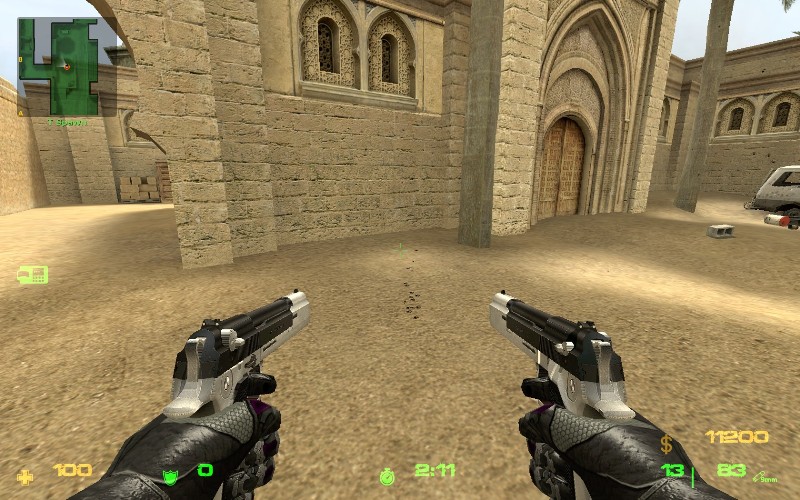Click the 9mm ammo type icon

click(x=766, y=474)
